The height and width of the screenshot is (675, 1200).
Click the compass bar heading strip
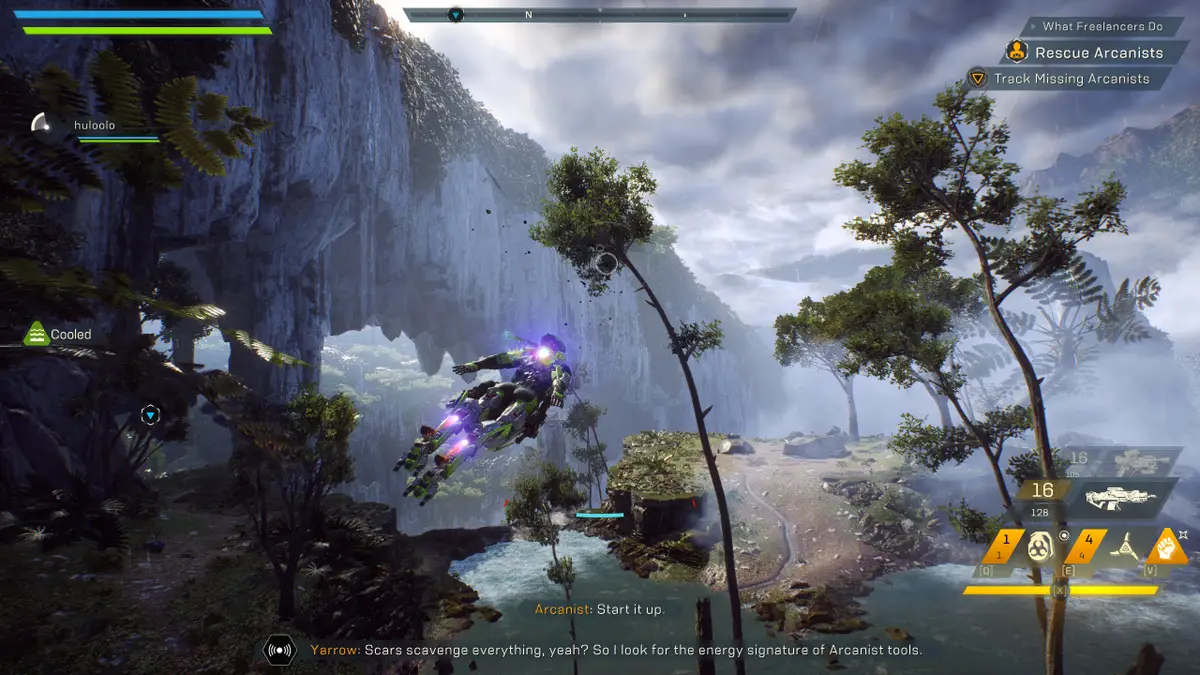click(600, 15)
